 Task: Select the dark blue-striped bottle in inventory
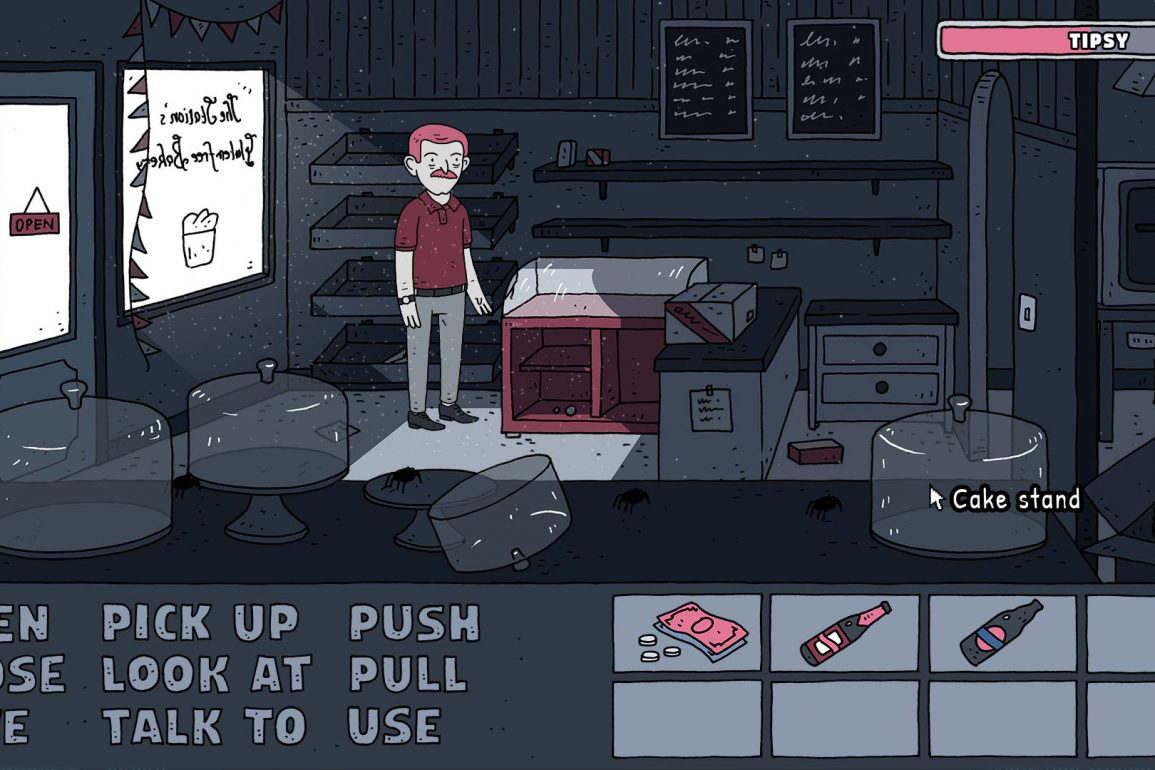point(1002,634)
